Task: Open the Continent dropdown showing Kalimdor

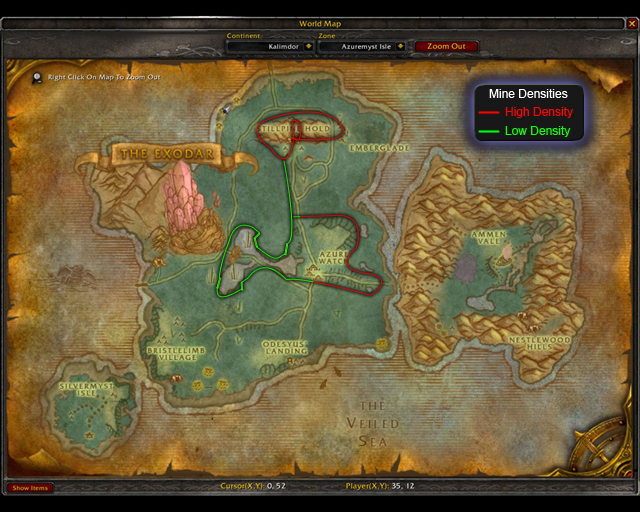Action: pyautogui.click(x=309, y=46)
